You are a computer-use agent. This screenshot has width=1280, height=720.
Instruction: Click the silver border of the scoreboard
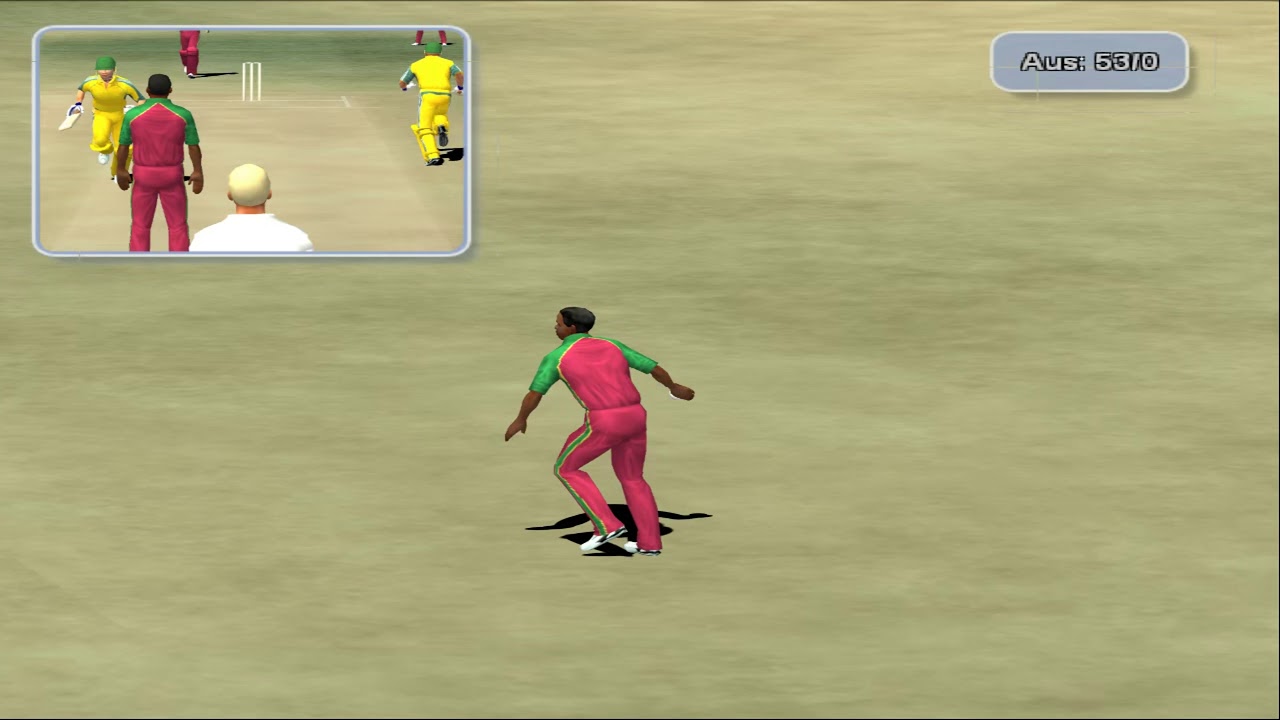pos(1090,36)
